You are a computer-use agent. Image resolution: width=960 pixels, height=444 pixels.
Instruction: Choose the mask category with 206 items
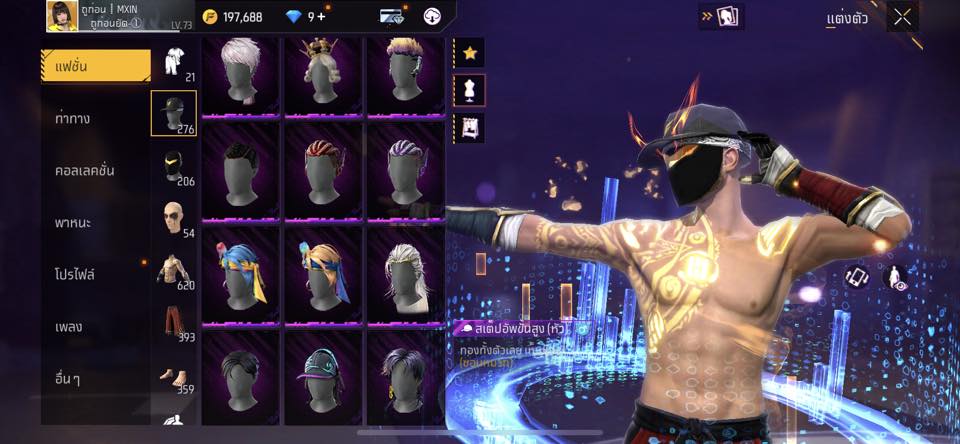174,167
